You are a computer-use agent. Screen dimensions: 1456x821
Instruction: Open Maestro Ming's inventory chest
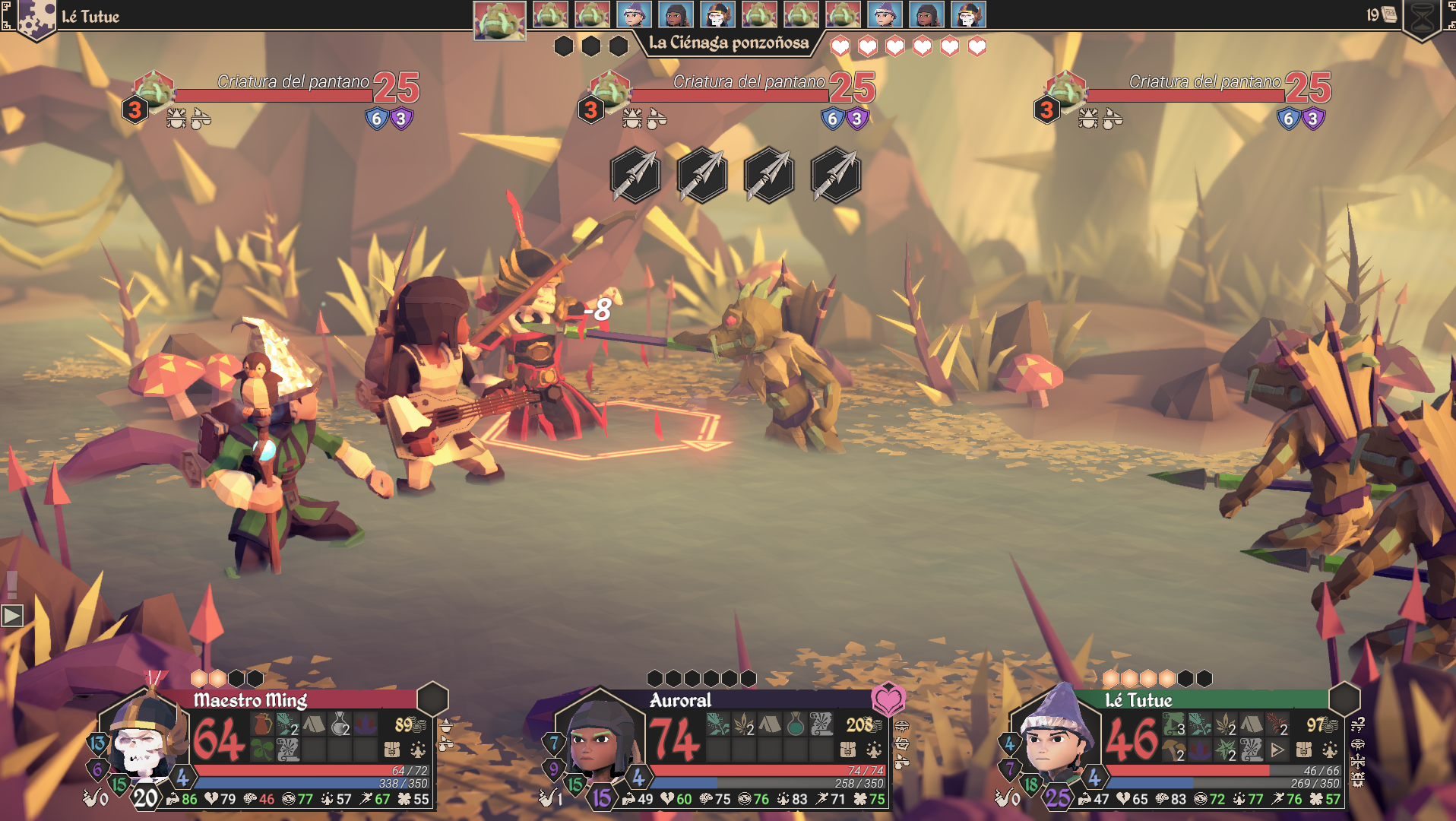point(392,750)
